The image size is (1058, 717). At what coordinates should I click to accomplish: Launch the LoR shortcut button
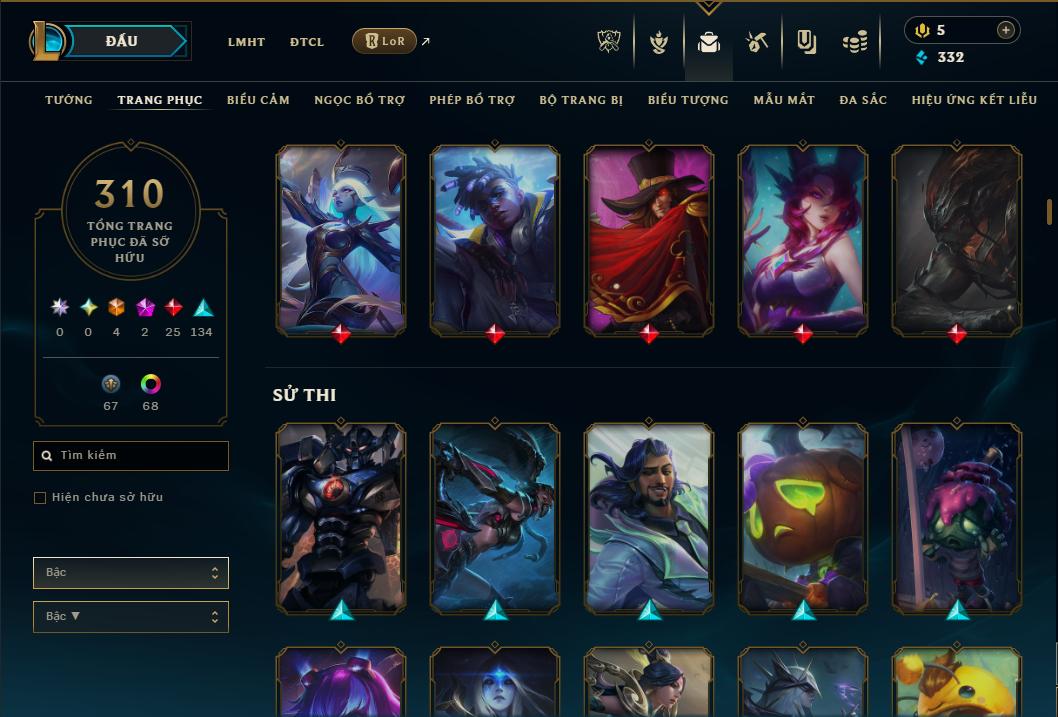coord(384,41)
